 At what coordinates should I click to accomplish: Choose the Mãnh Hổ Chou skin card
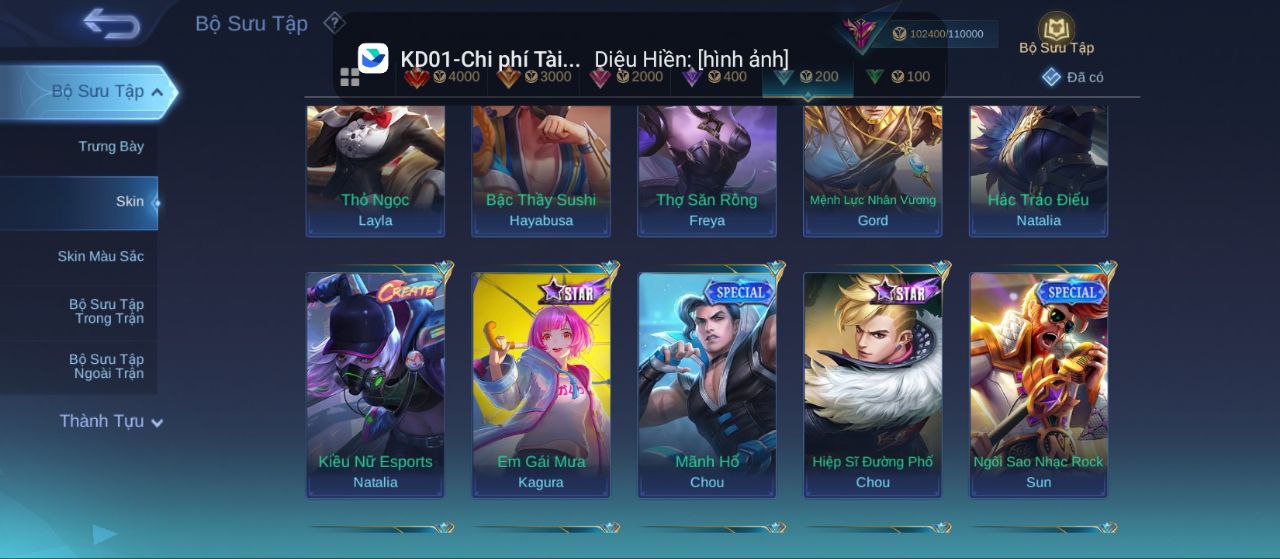(707, 384)
